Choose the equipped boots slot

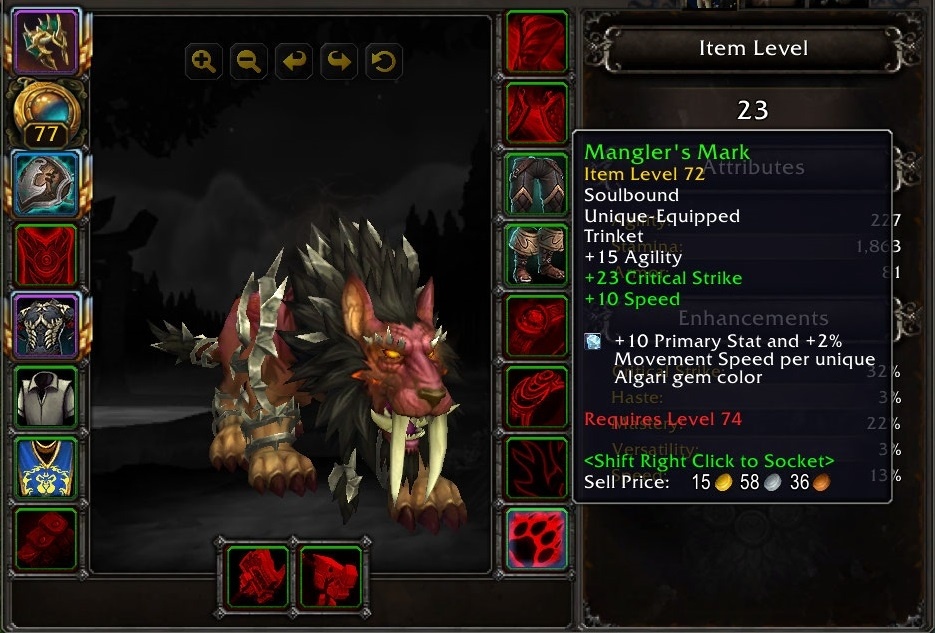click(x=537, y=255)
